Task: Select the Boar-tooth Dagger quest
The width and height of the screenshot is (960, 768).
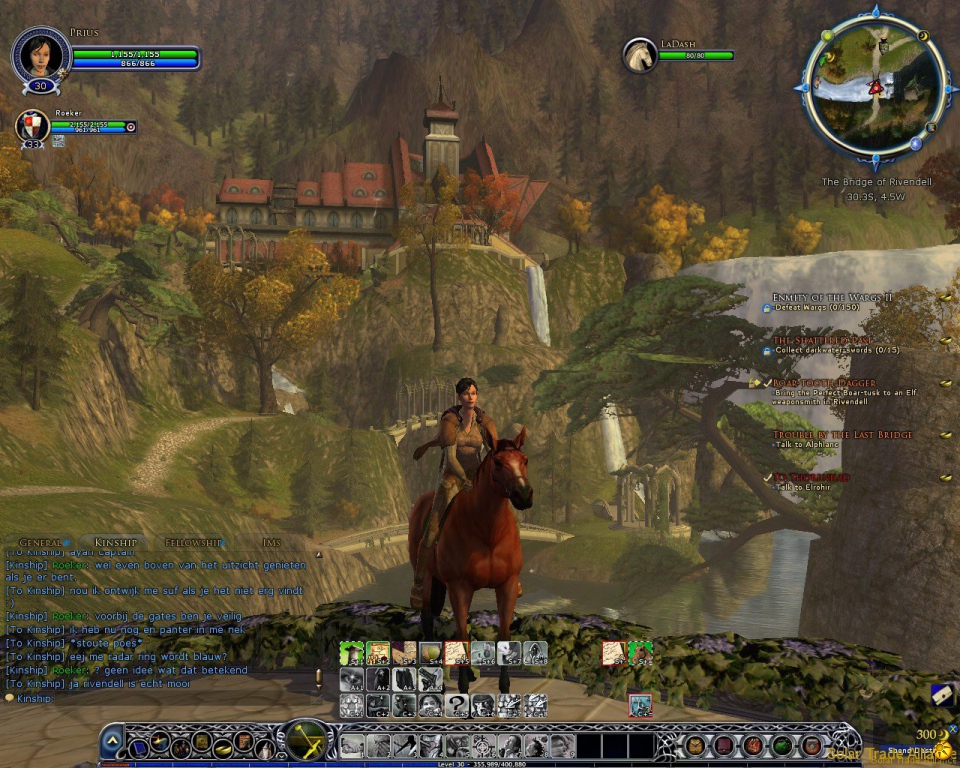Action: click(824, 383)
